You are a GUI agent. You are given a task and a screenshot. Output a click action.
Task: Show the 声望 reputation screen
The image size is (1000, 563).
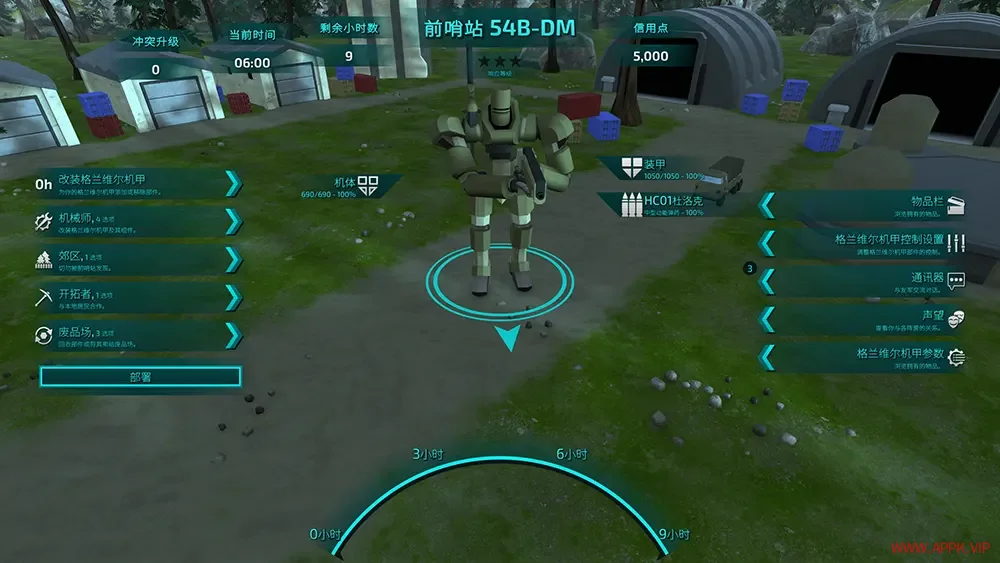click(x=865, y=318)
